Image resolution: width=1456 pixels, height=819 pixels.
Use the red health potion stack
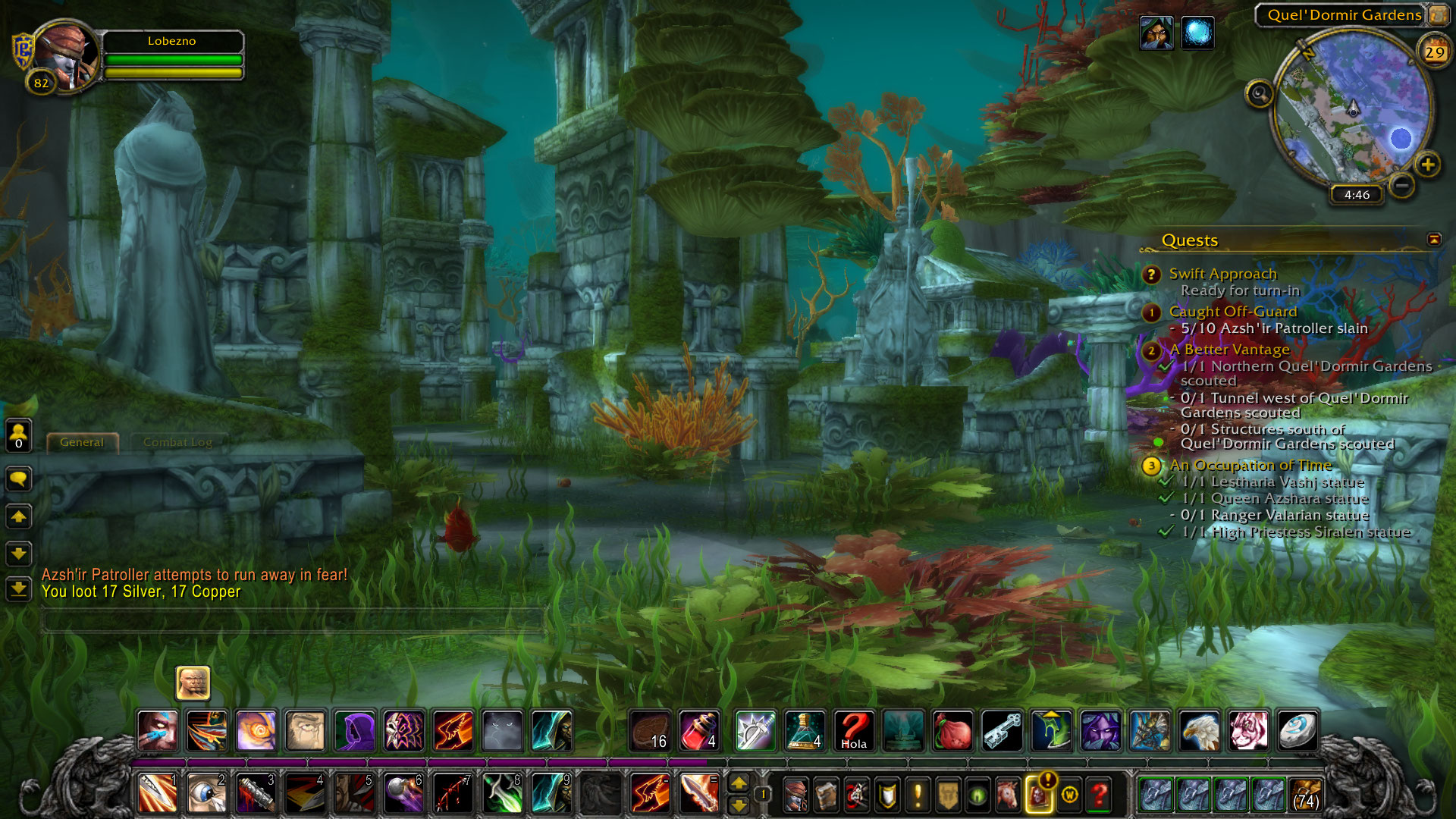[698, 731]
